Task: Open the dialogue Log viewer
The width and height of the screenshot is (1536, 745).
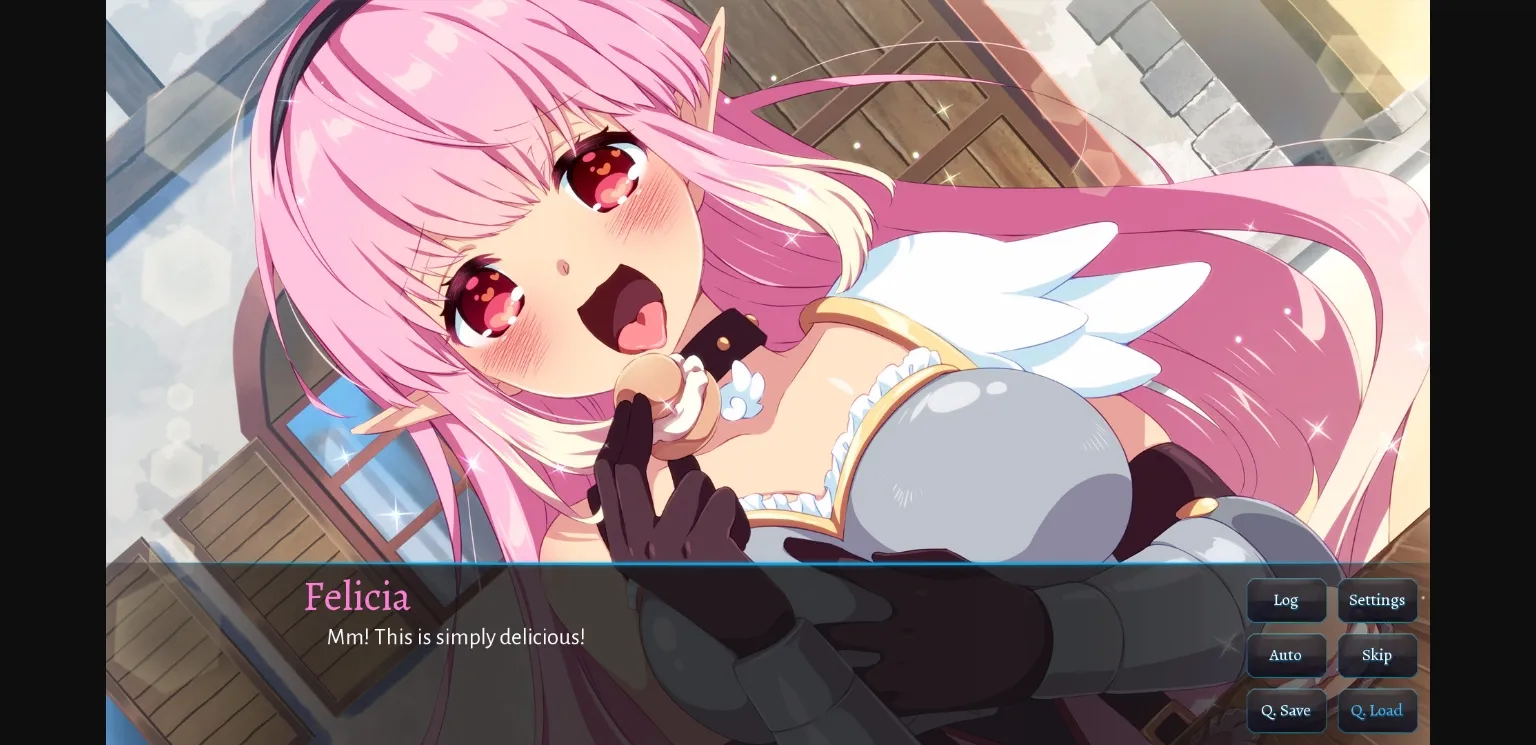Action: click(1286, 600)
